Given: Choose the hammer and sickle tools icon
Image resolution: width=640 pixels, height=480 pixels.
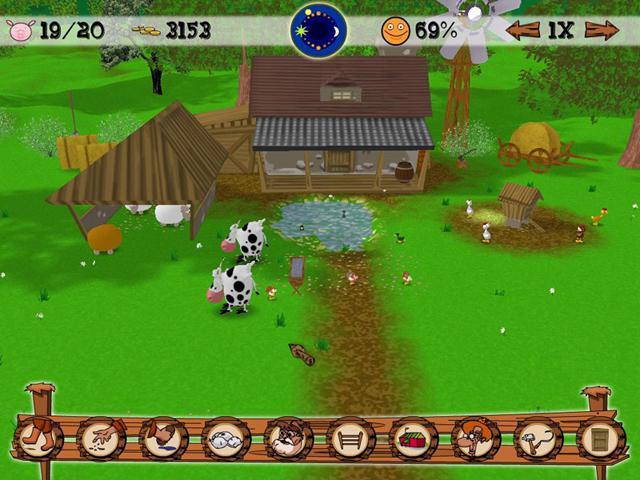Looking at the screenshot, I should pos(538,437).
